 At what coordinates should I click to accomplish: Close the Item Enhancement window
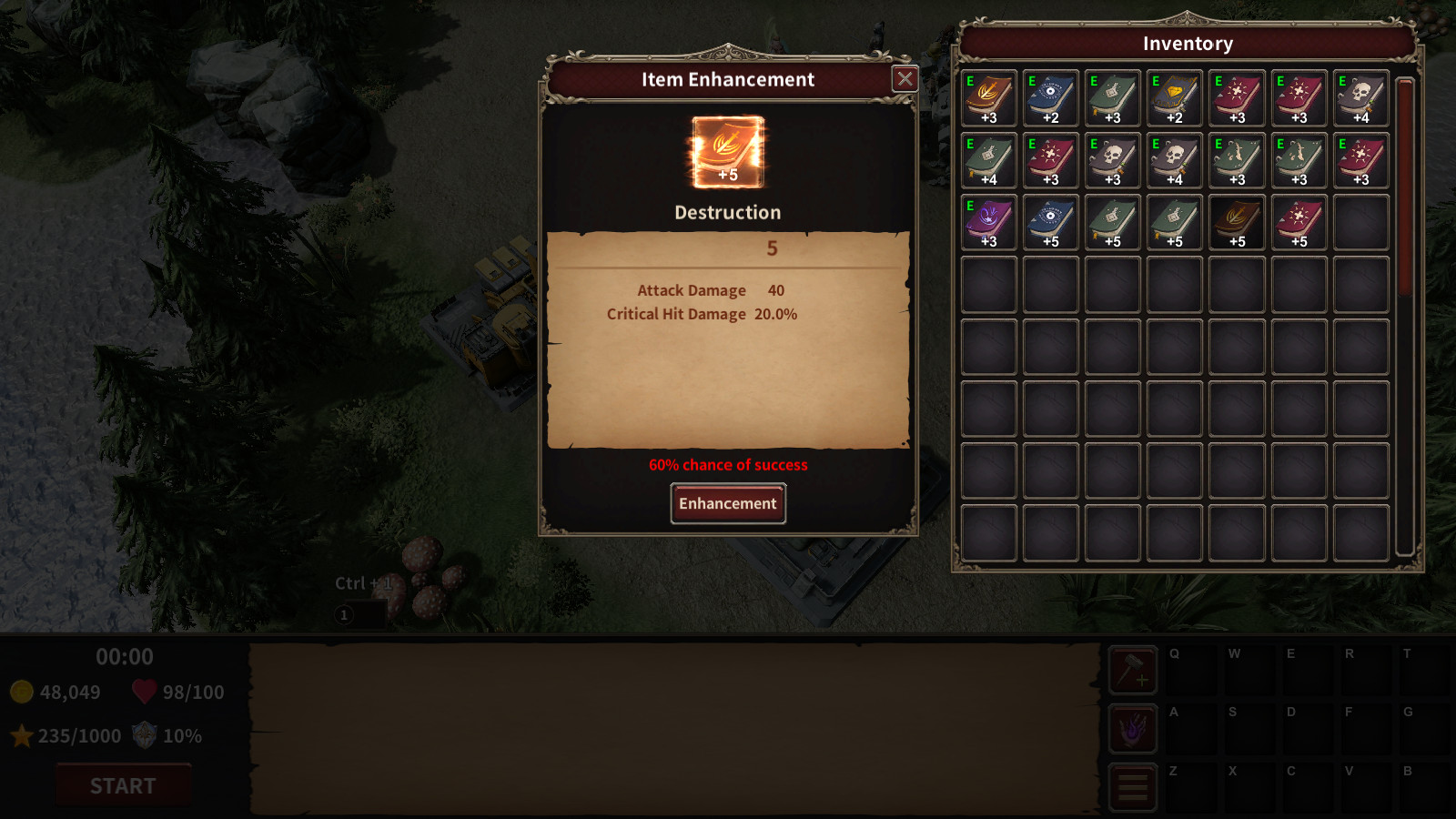click(x=905, y=79)
